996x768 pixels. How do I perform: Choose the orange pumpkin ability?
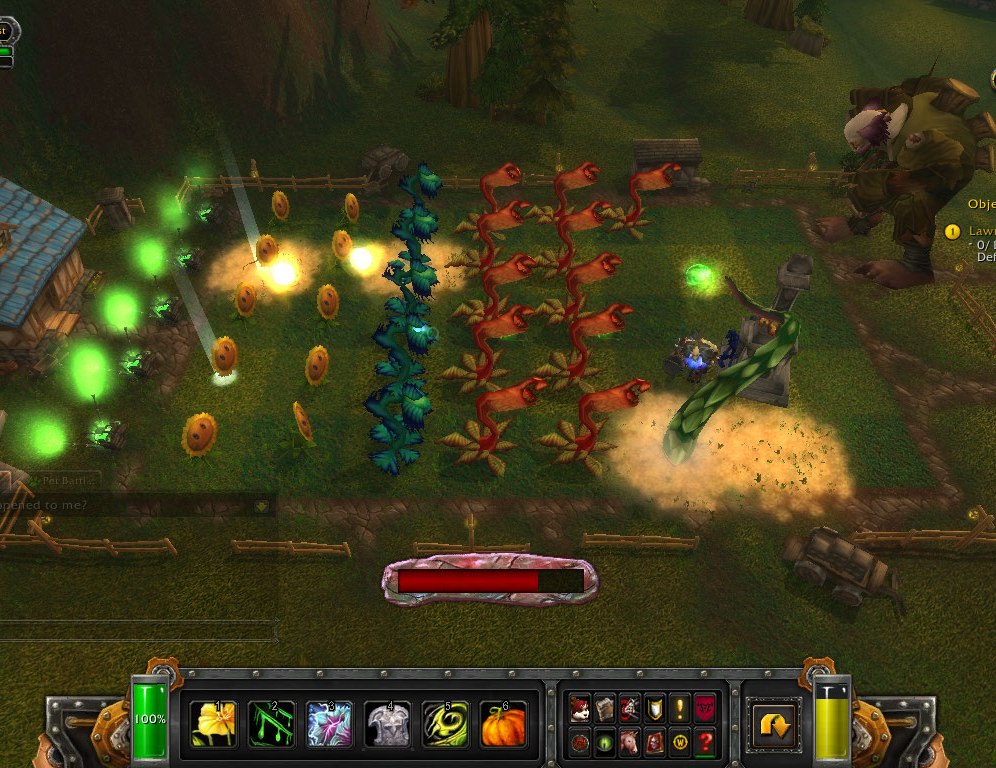point(504,722)
